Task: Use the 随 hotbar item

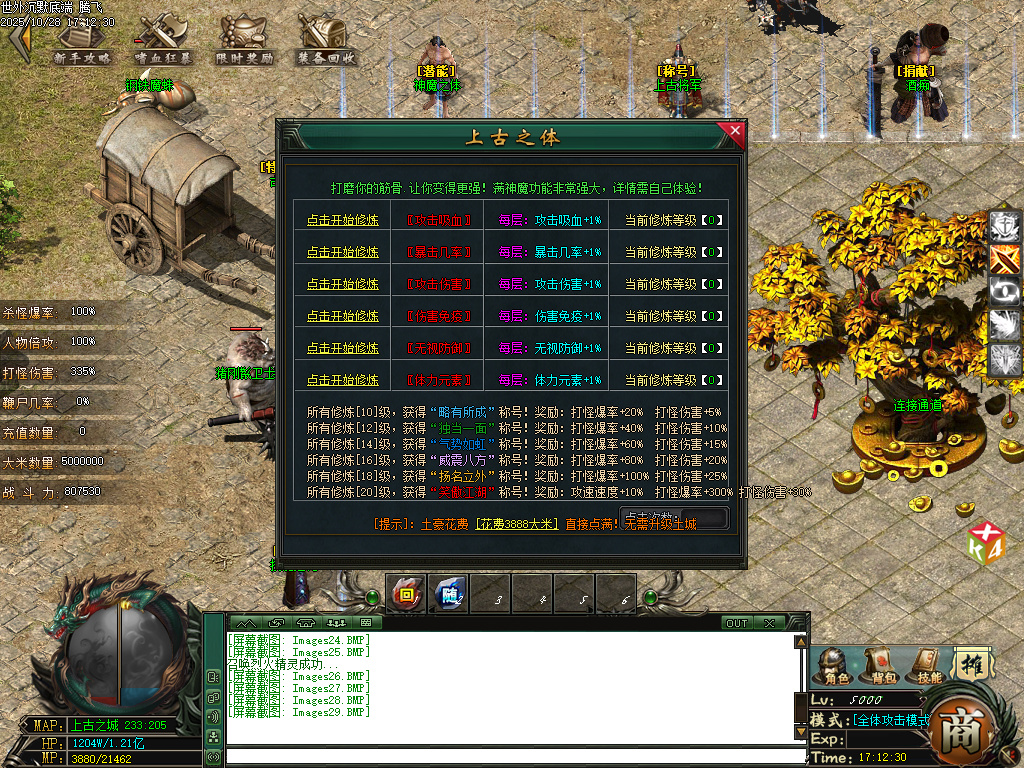Action: point(449,595)
